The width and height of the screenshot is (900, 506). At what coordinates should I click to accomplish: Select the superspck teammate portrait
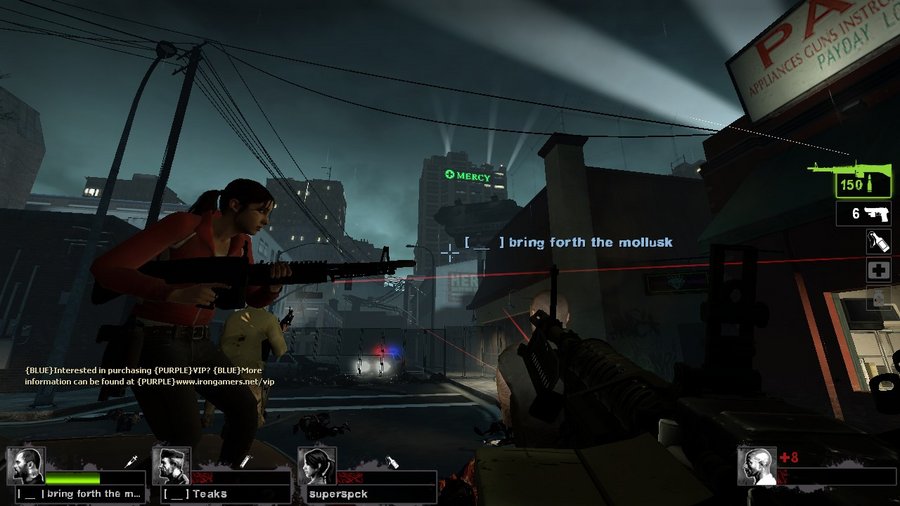[316, 466]
